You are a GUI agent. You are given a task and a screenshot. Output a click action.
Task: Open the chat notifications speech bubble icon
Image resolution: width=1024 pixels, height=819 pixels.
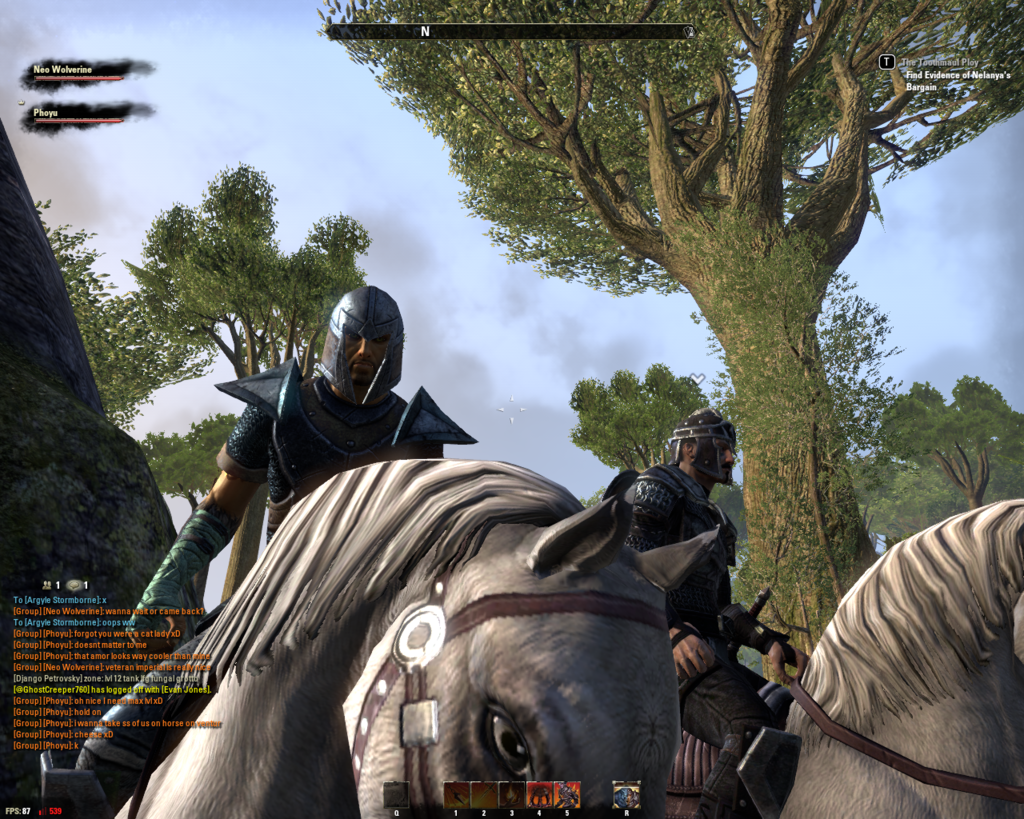point(75,585)
